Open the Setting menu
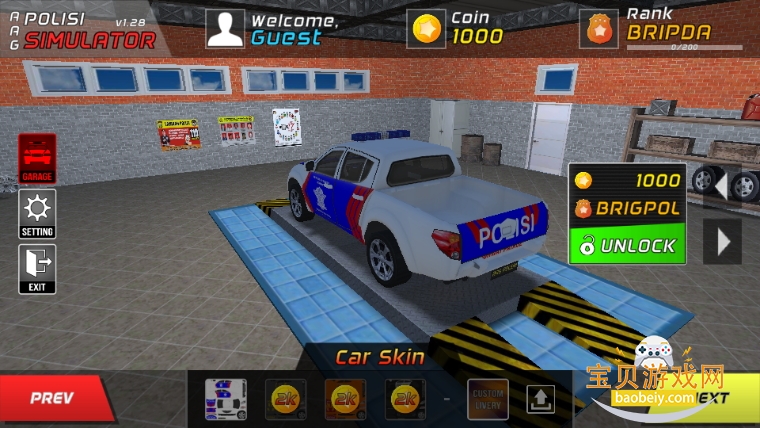760x428 pixels. [x=38, y=214]
